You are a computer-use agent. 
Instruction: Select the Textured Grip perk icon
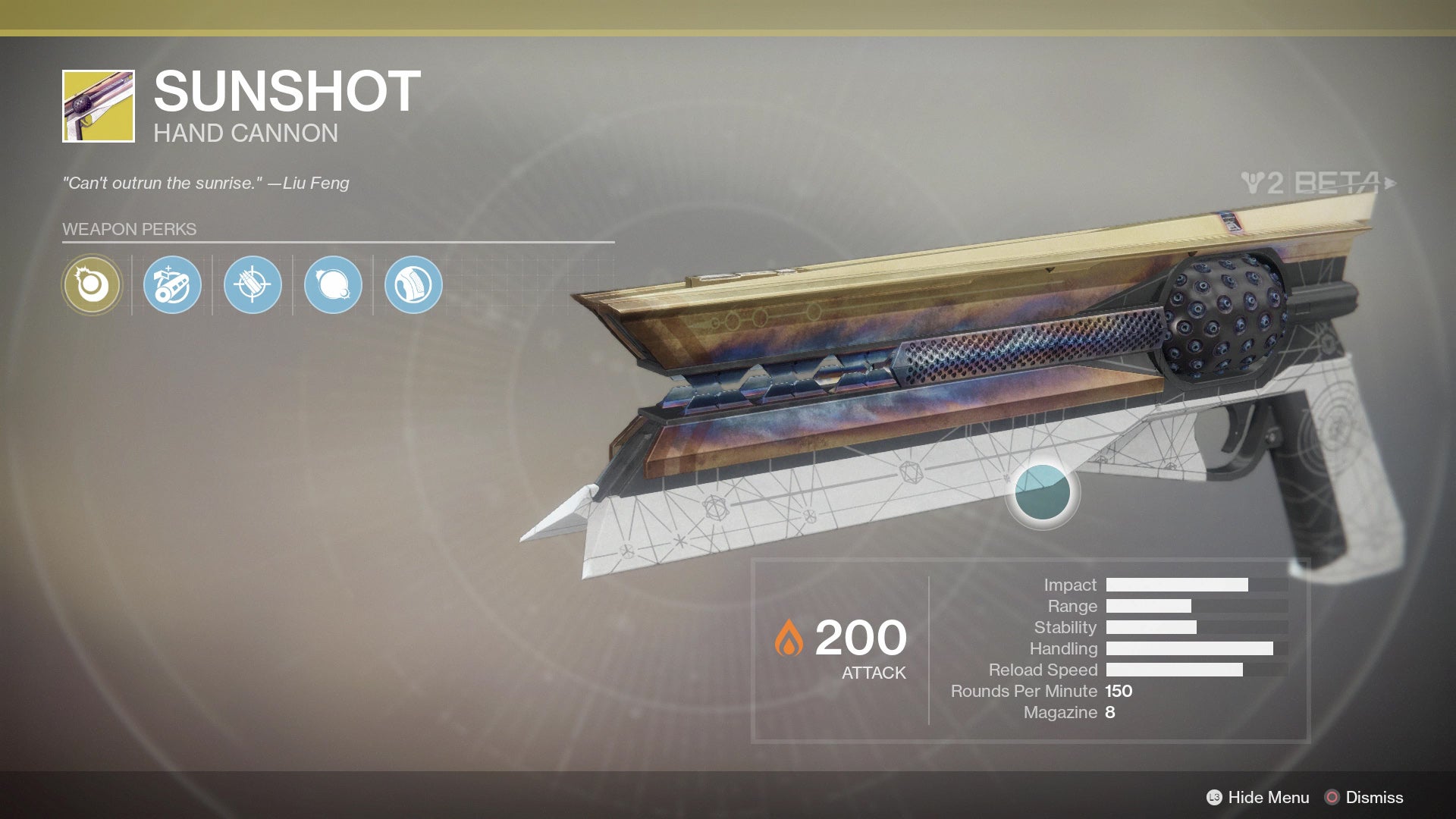(413, 285)
